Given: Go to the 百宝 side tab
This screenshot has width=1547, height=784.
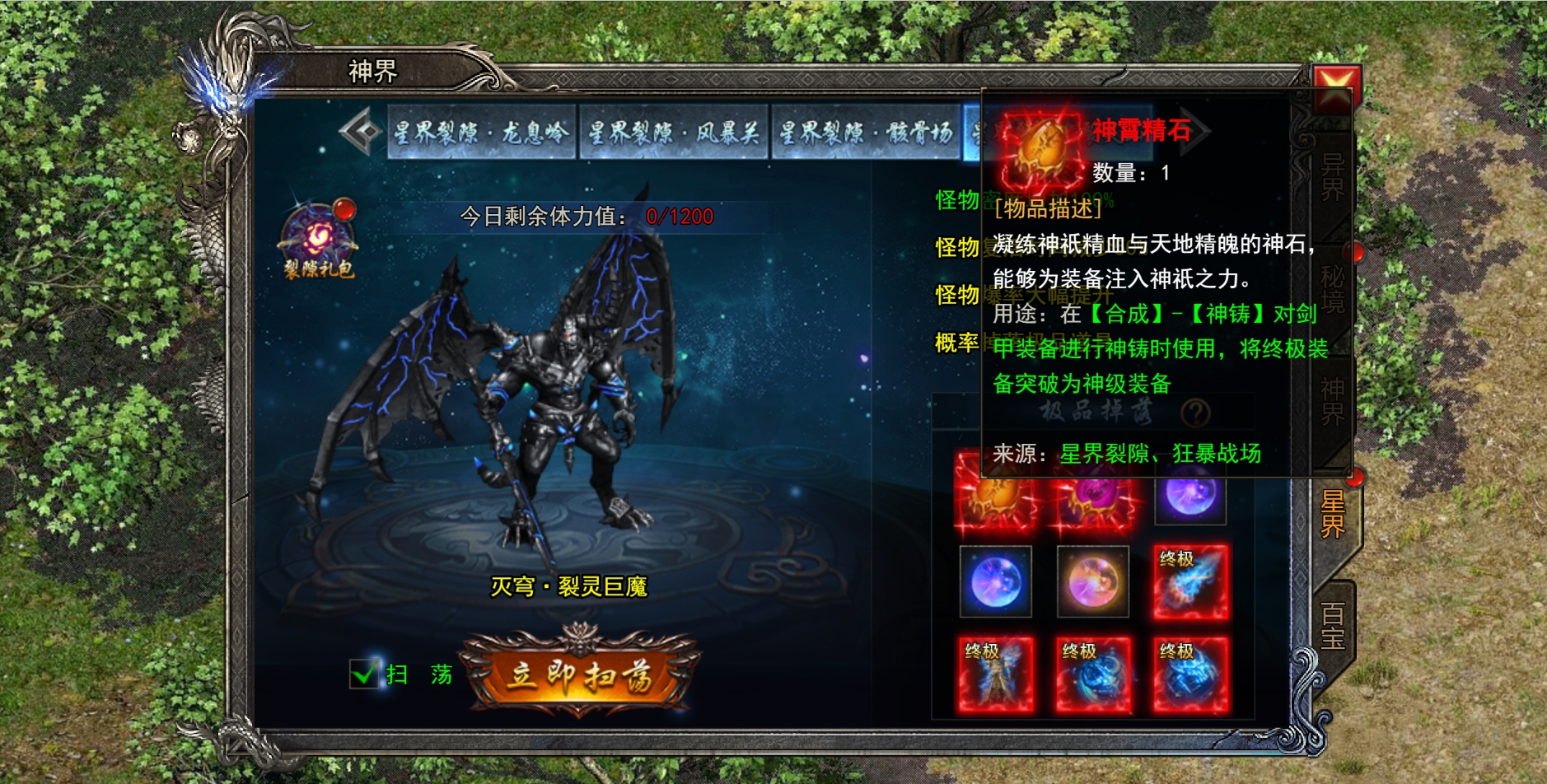Looking at the screenshot, I should click(1333, 626).
